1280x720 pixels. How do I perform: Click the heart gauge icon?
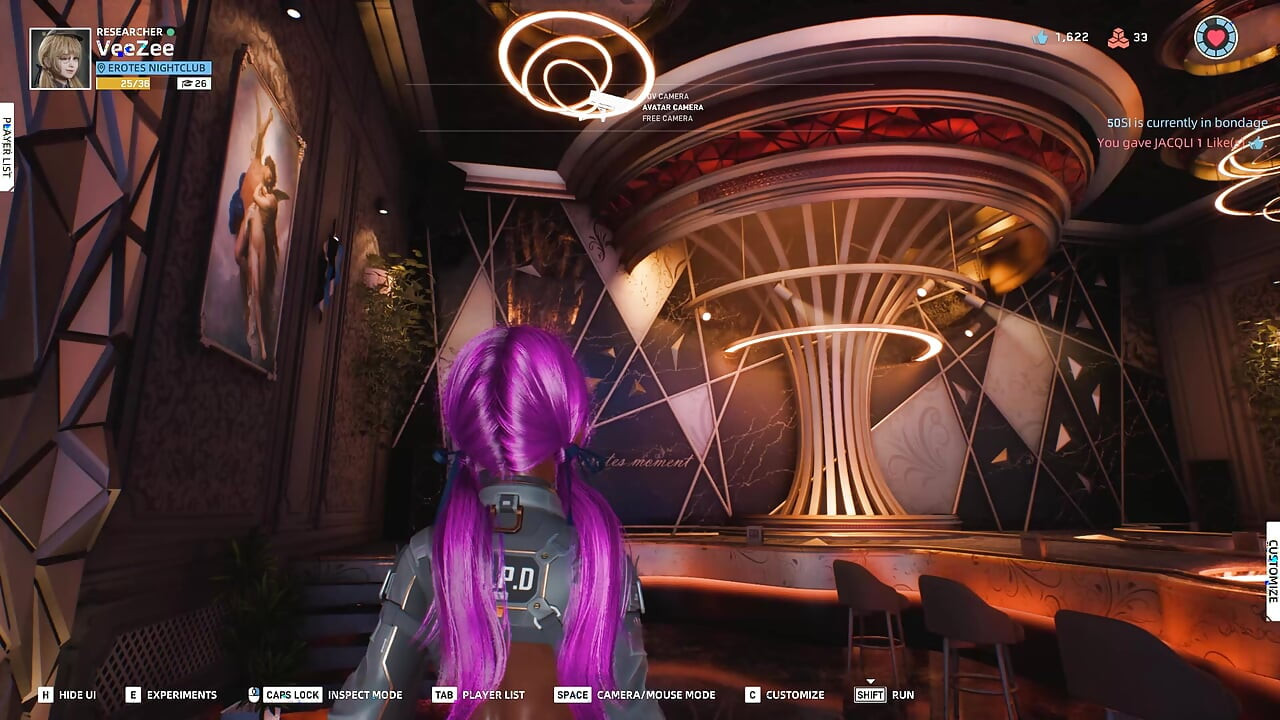tap(1215, 38)
